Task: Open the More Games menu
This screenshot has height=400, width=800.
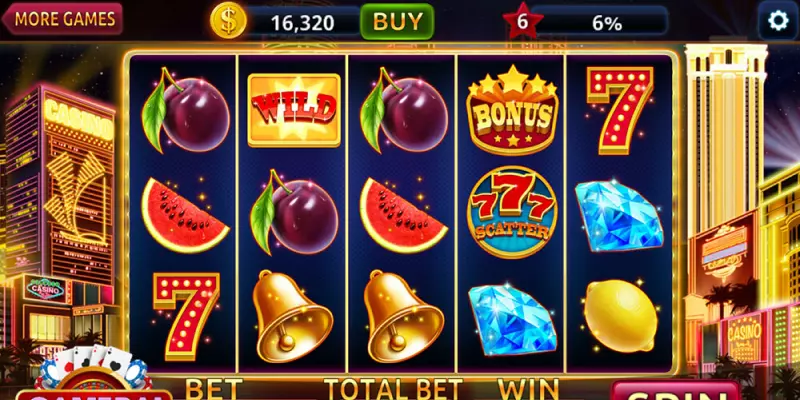Action: pos(61,18)
